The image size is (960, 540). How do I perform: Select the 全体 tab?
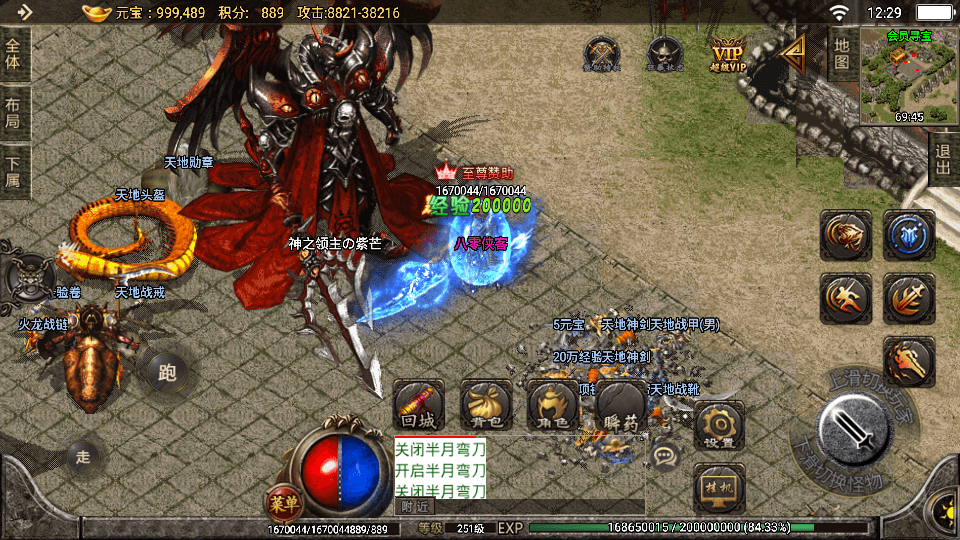click(x=13, y=51)
